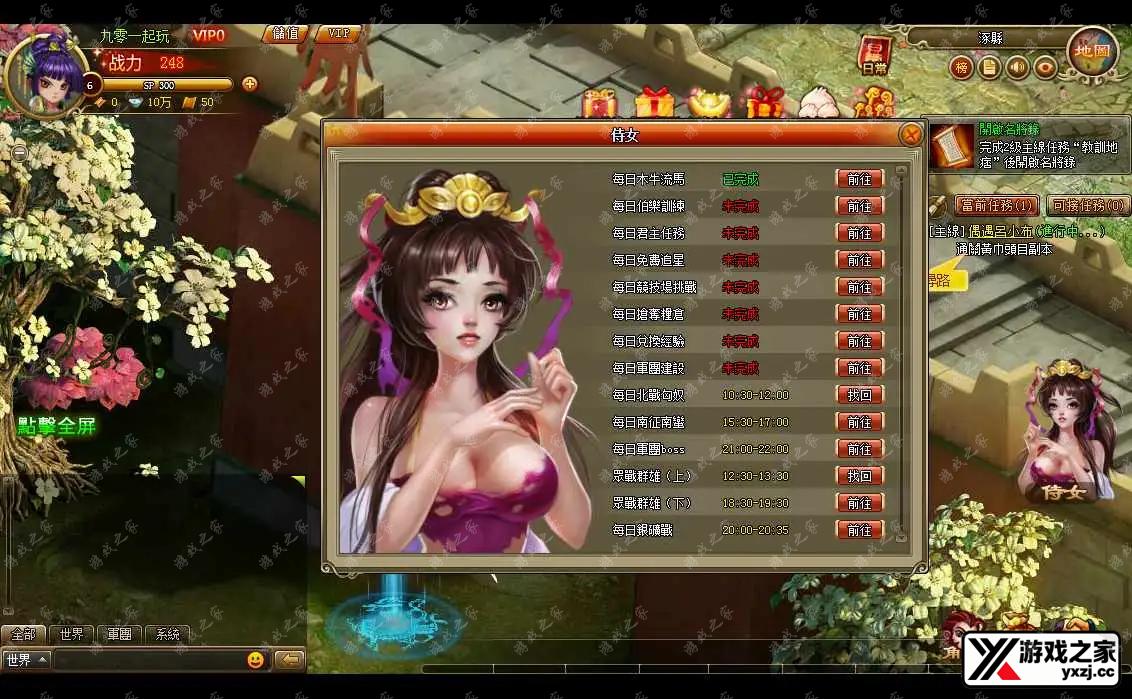
Task: Retrieve the missed 每日北戰匈奴 event with 找回
Action: (859, 395)
